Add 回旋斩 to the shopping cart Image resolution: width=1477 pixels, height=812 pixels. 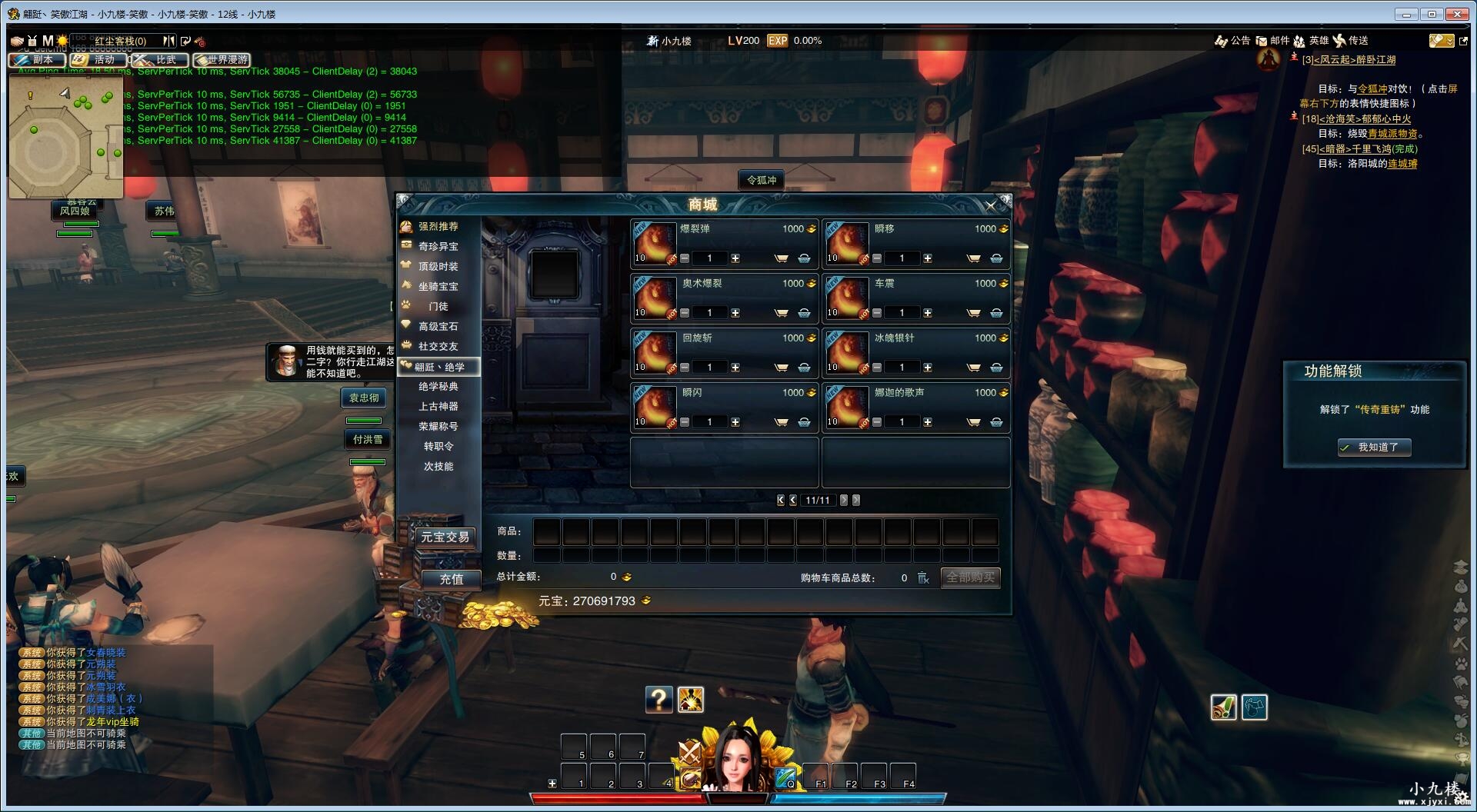[782, 368]
